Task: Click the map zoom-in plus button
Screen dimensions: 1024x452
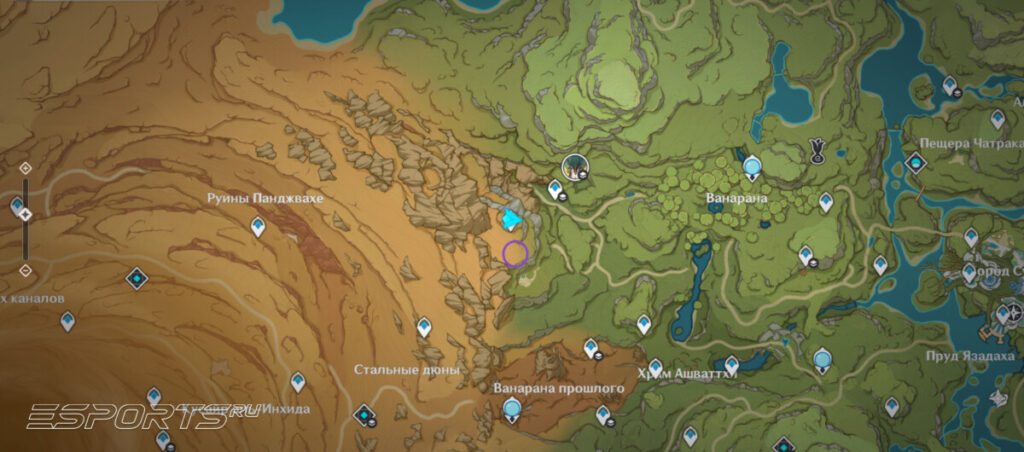Action: point(25,168)
